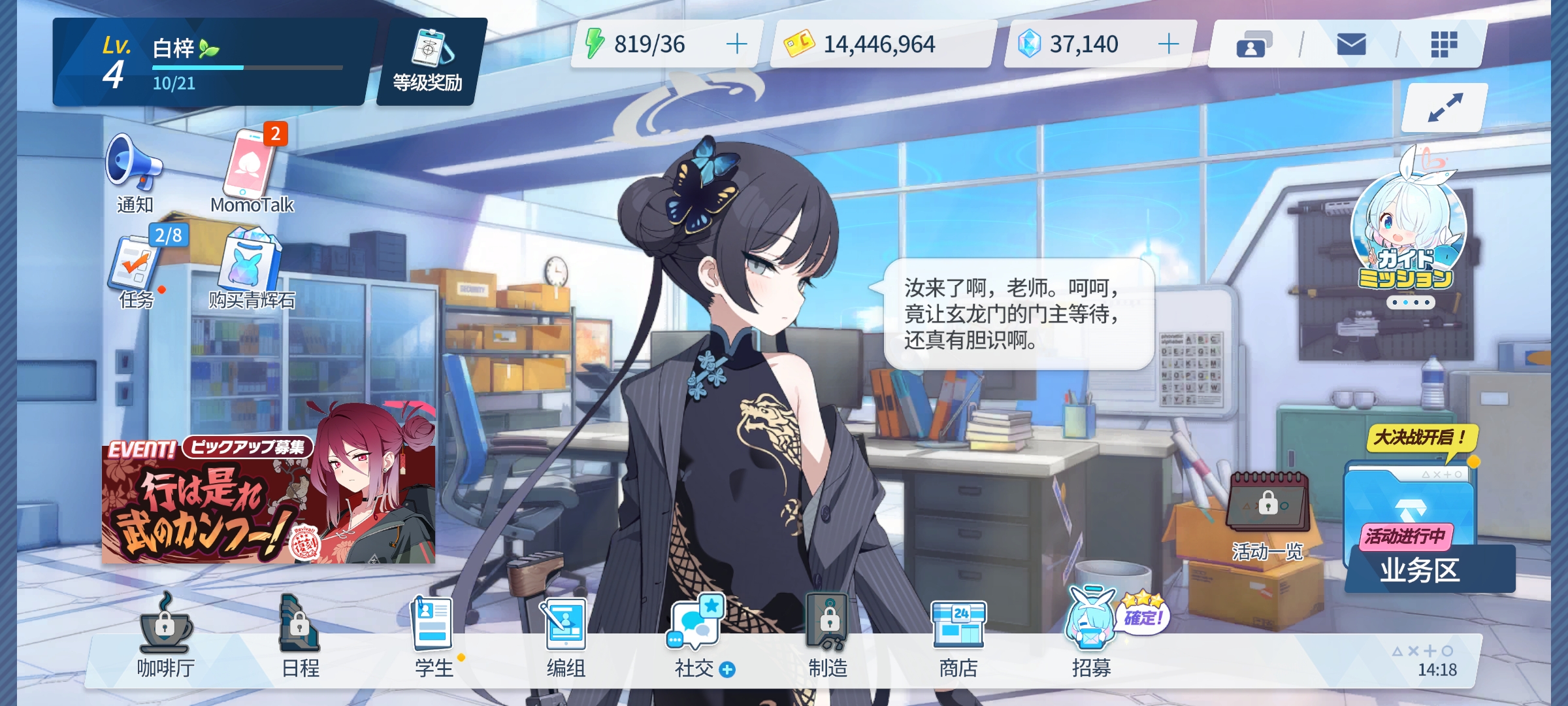Open the mail inbox
The width and height of the screenshot is (1568, 706).
pos(1352,44)
